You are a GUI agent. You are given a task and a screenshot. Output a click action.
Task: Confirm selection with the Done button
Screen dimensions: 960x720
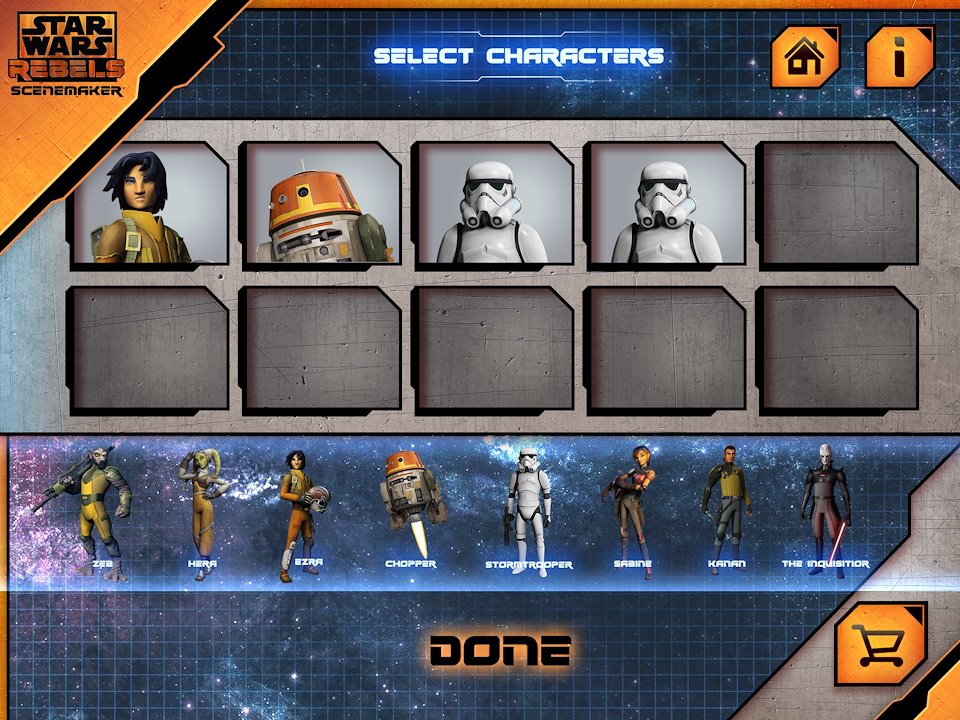pyautogui.click(x=501, y=651)
